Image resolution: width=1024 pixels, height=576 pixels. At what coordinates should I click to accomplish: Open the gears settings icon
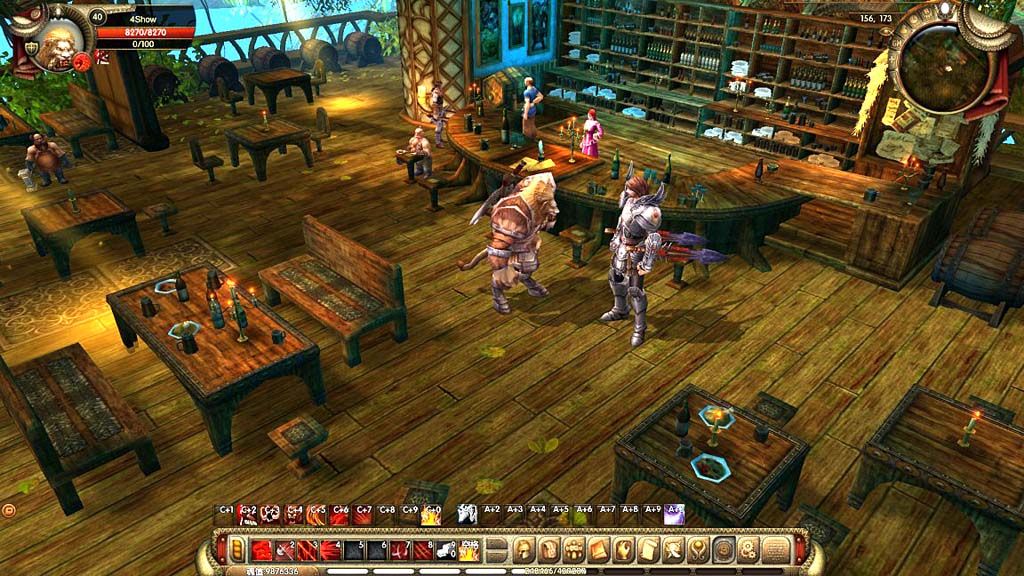tap(749, 549)
